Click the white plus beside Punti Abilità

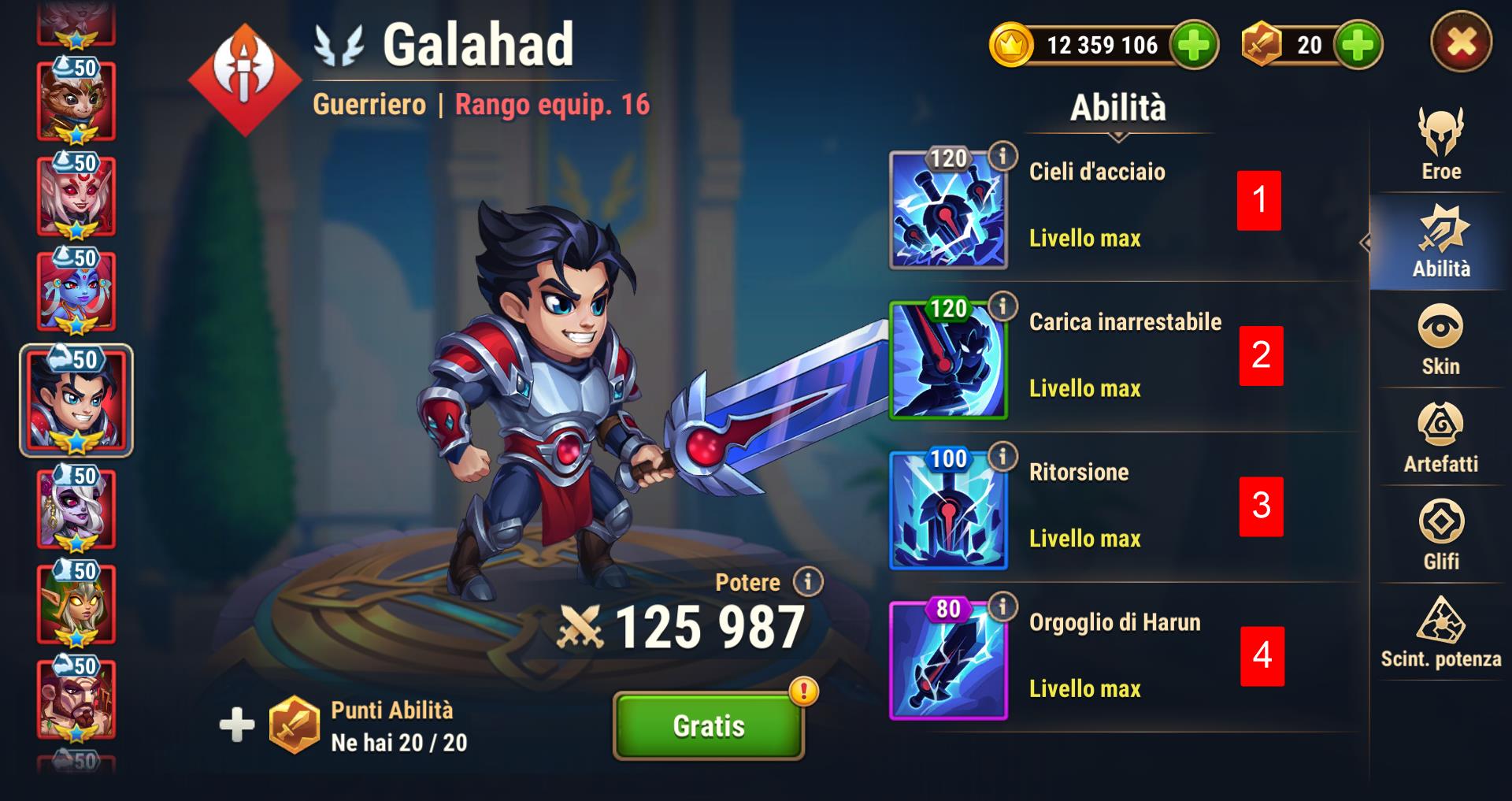click(237, 725)
